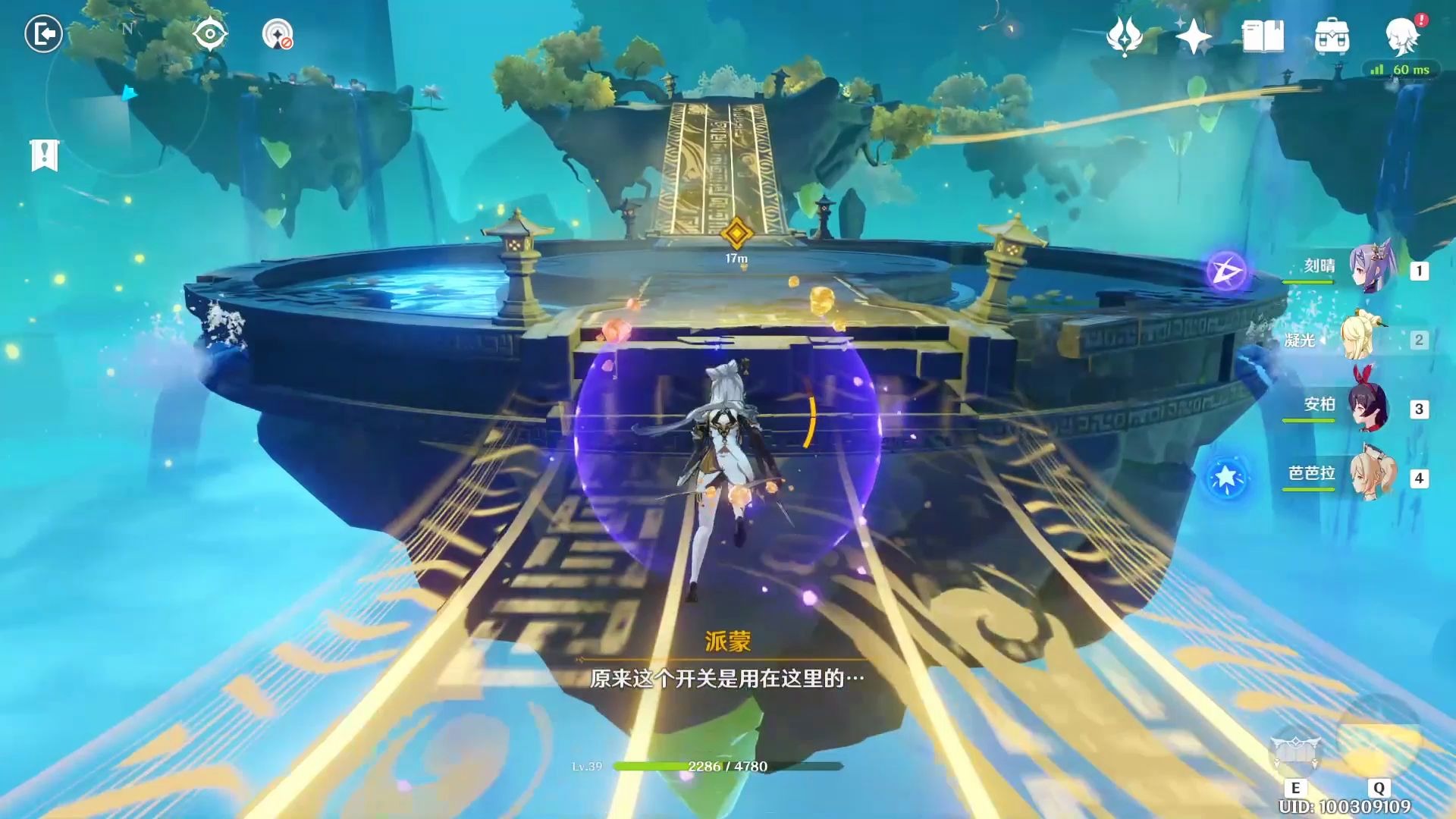Click the purple glowing arrow orb icon
The image size is (1456, 819).
tap(1226, 271)
